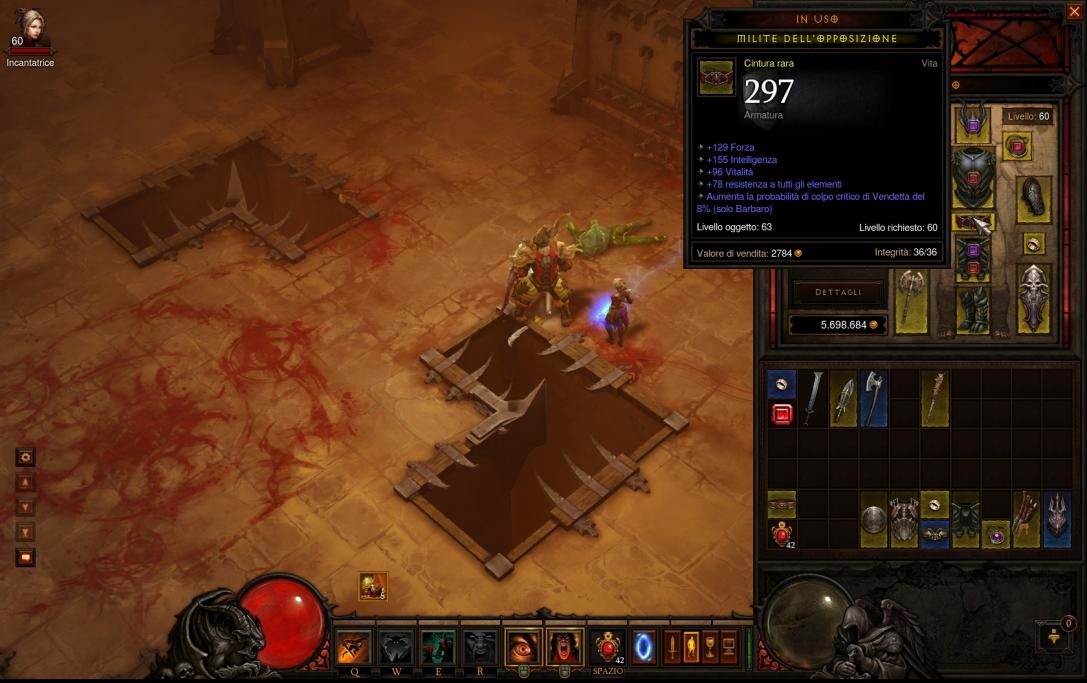Activate the glaring eye skill
The image size is (1087, 683).
click(x=522, y=647)
